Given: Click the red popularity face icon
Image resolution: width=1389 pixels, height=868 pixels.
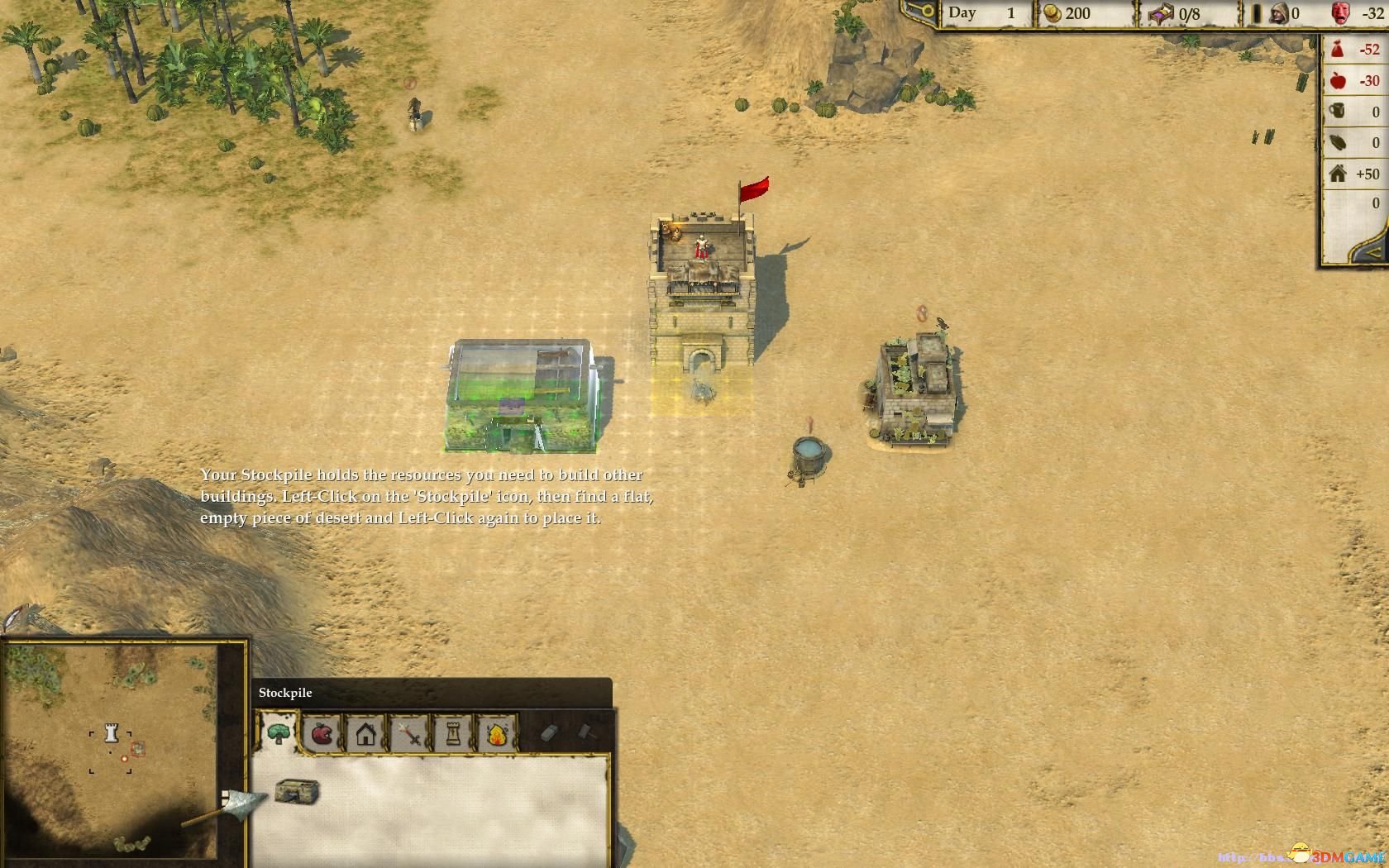Looking at the screenshot, I should 1340,13.
